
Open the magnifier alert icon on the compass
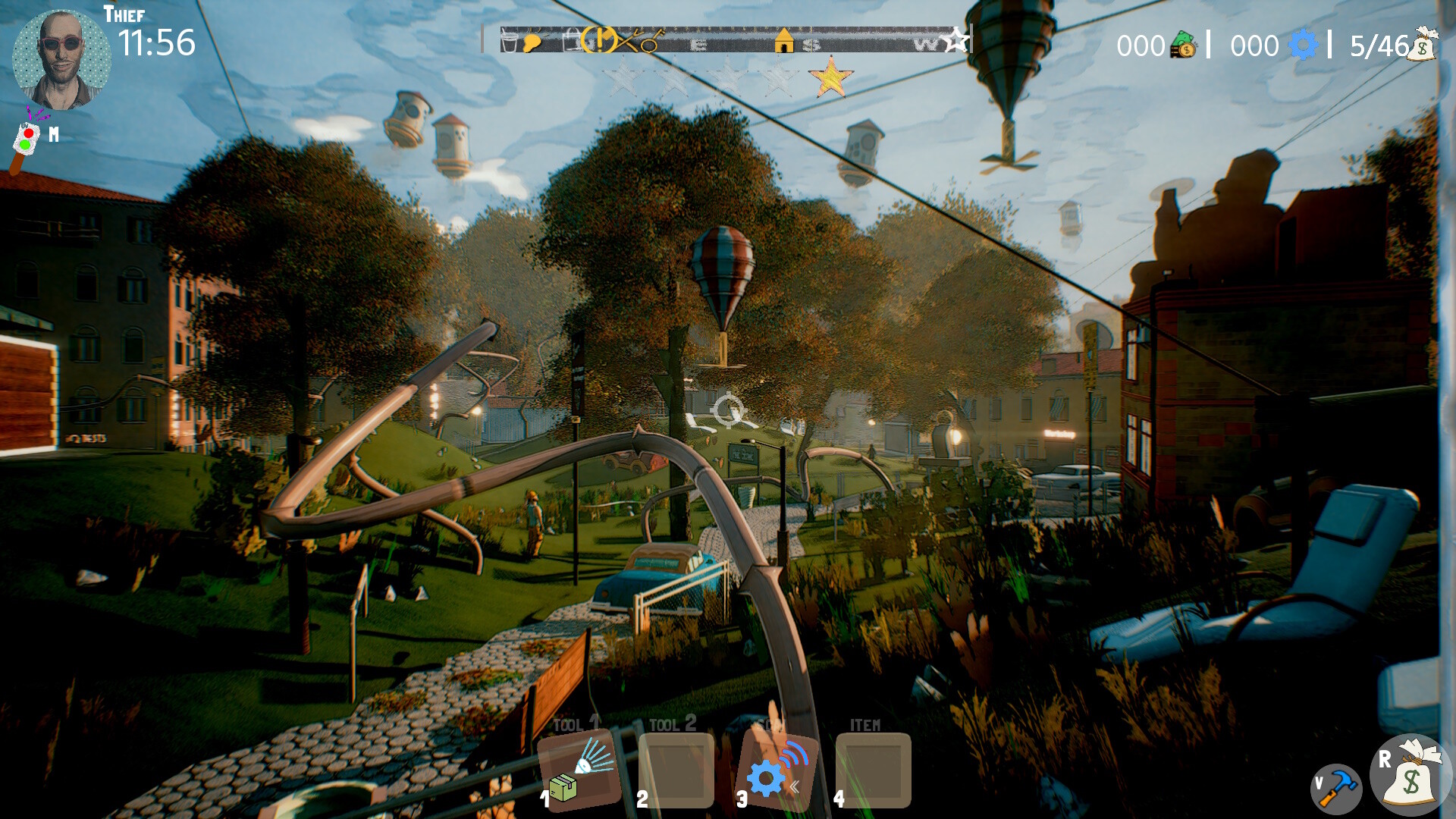[x=599, y=40]
